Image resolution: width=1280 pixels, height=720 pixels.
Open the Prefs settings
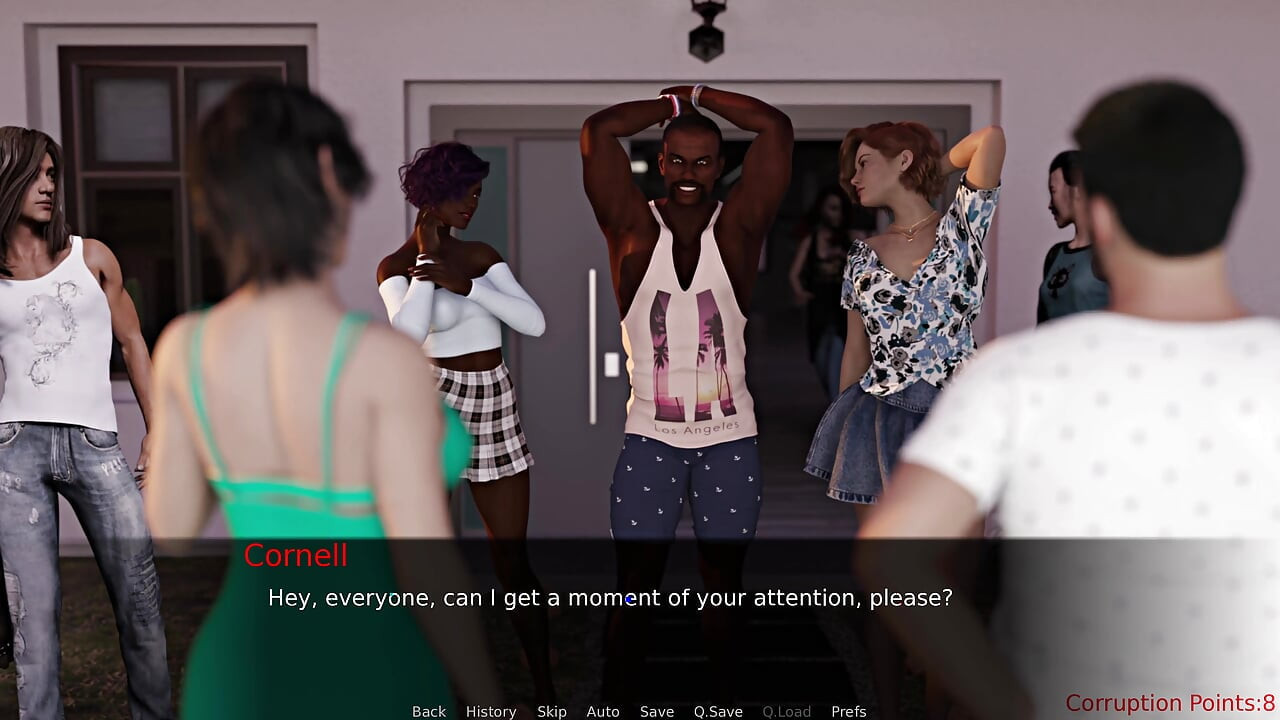tap(849, 711)
